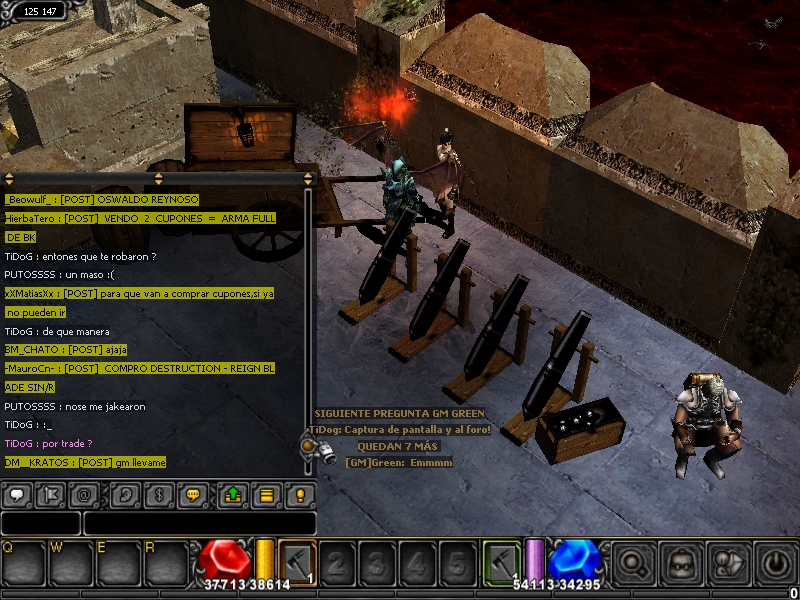Focus the wide chat message input box
800x600 pixels.
point(199,523)
